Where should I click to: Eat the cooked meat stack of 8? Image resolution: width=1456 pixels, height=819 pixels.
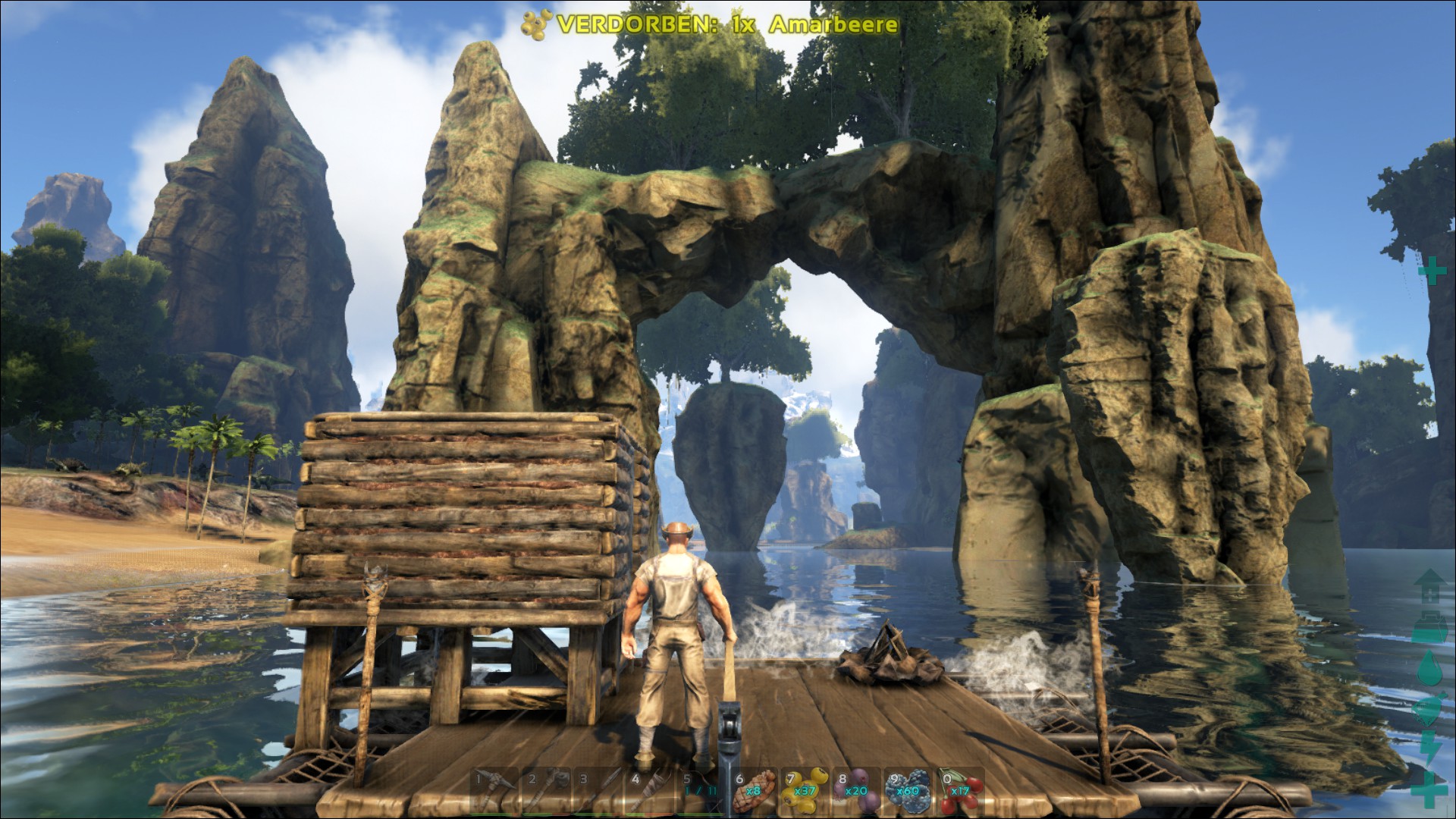pos(754,789)
